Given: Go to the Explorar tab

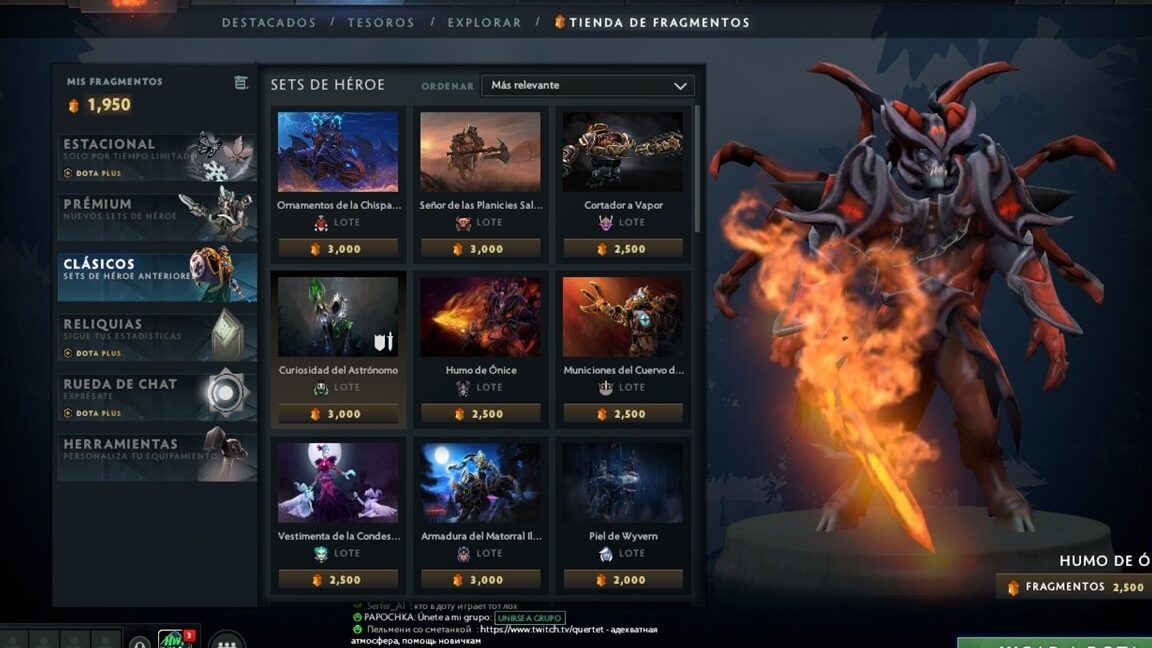Looking at the screenshot, I should tap(484, 22).
